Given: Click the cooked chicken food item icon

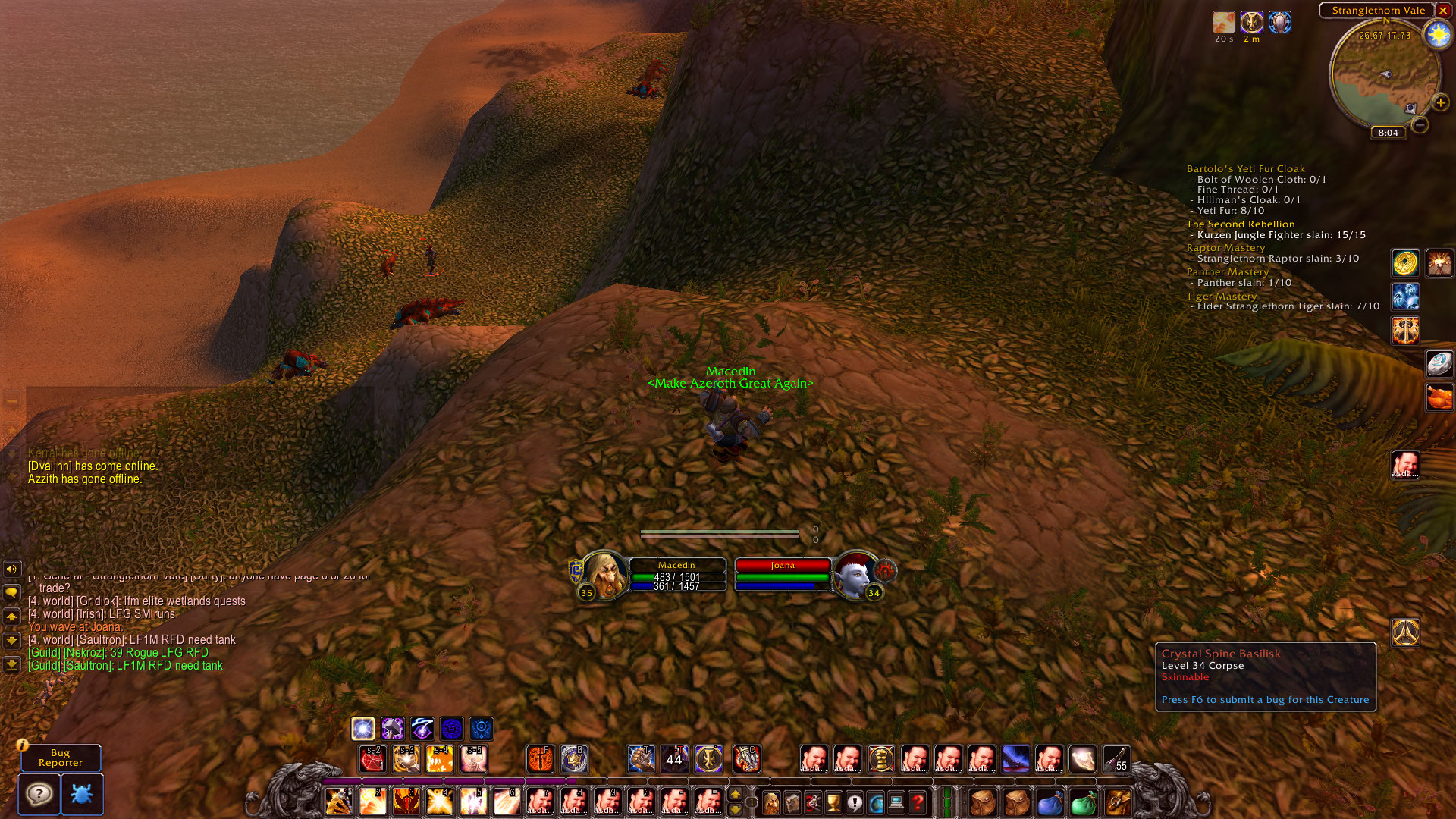Looking at the screenshot, I should 1439,397.
